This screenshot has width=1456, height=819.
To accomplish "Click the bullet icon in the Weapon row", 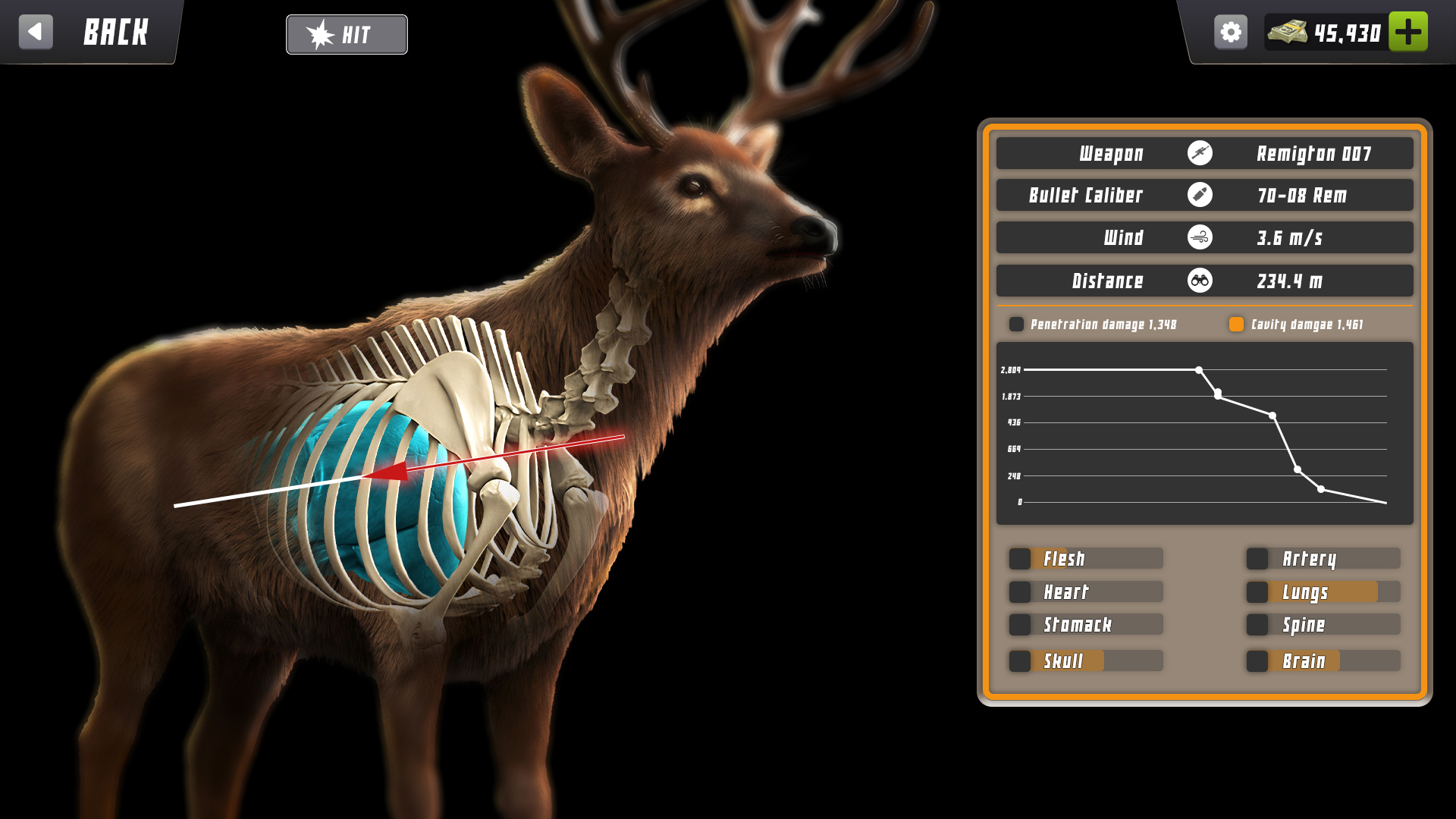I will [x=1200, y=153].
